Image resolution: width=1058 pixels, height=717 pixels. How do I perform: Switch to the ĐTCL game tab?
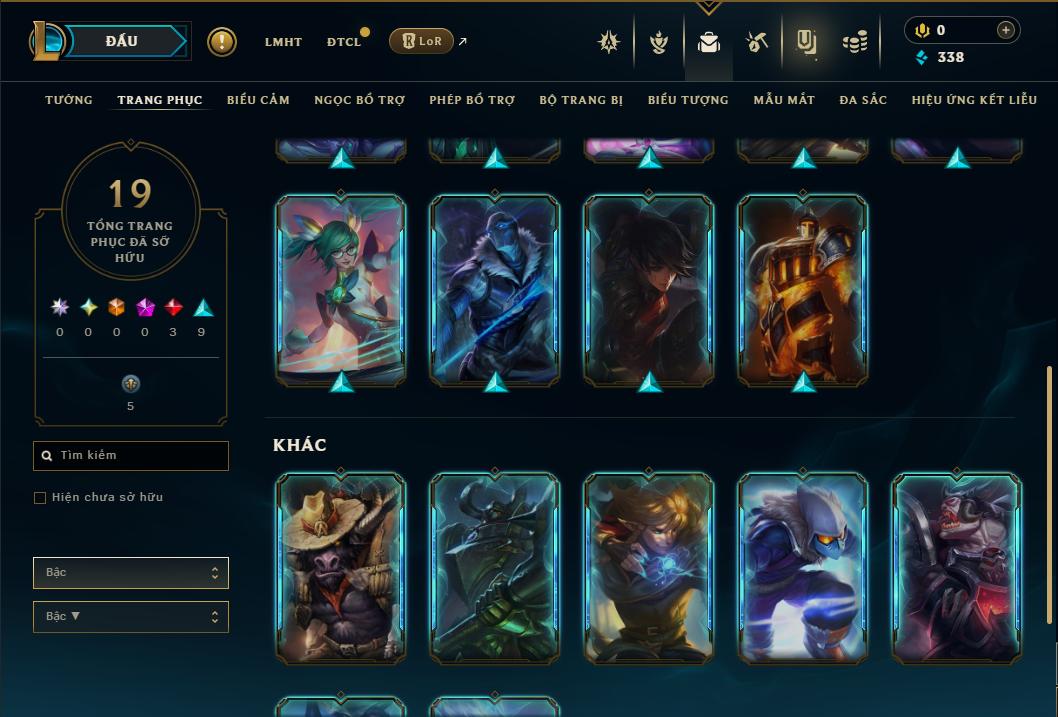click(344, 42)
